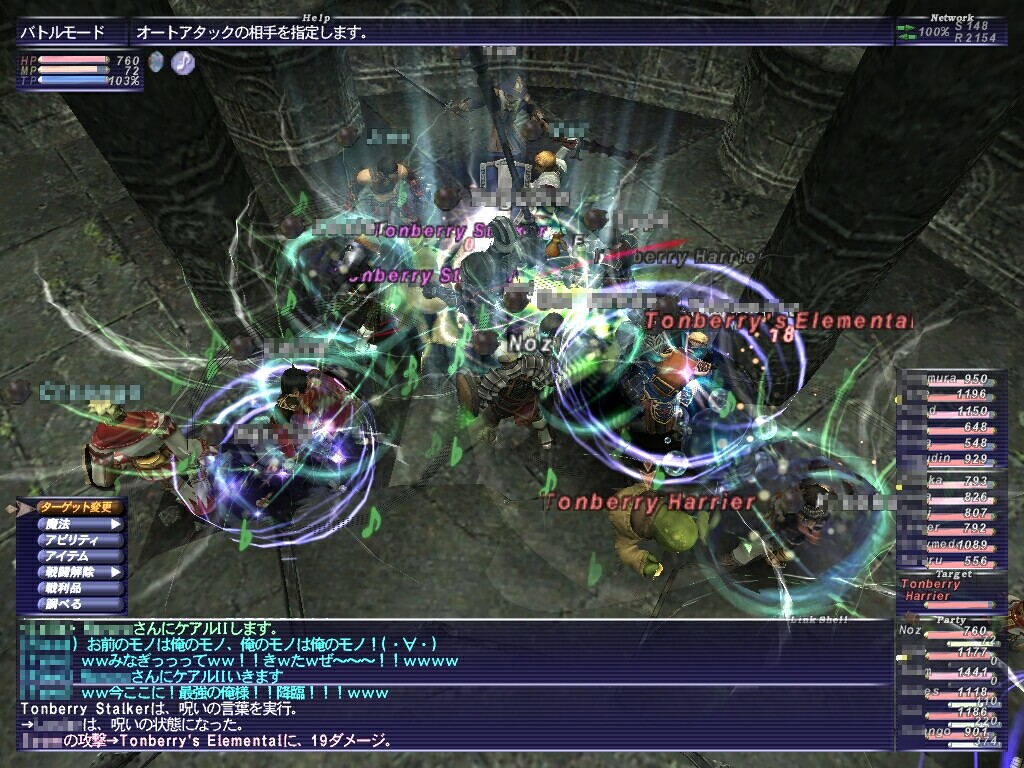Choose アビリティ from the battle menu
The width and height of the screenshot is (1024, 768).
[x=78, y=540]
